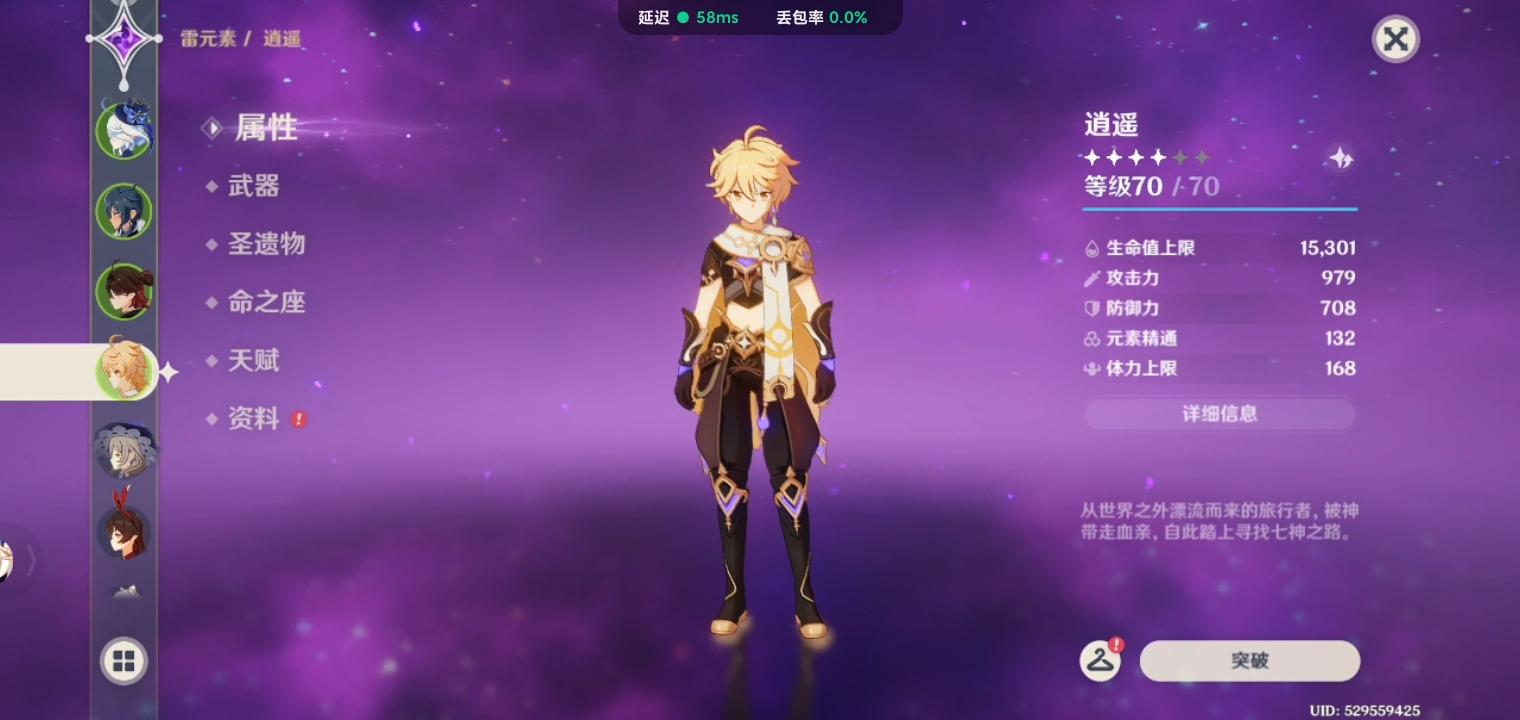This screenshot has width=1520, height=720.
Task: Open the wind glider icon beside the stars
Action: [1340, 157]
